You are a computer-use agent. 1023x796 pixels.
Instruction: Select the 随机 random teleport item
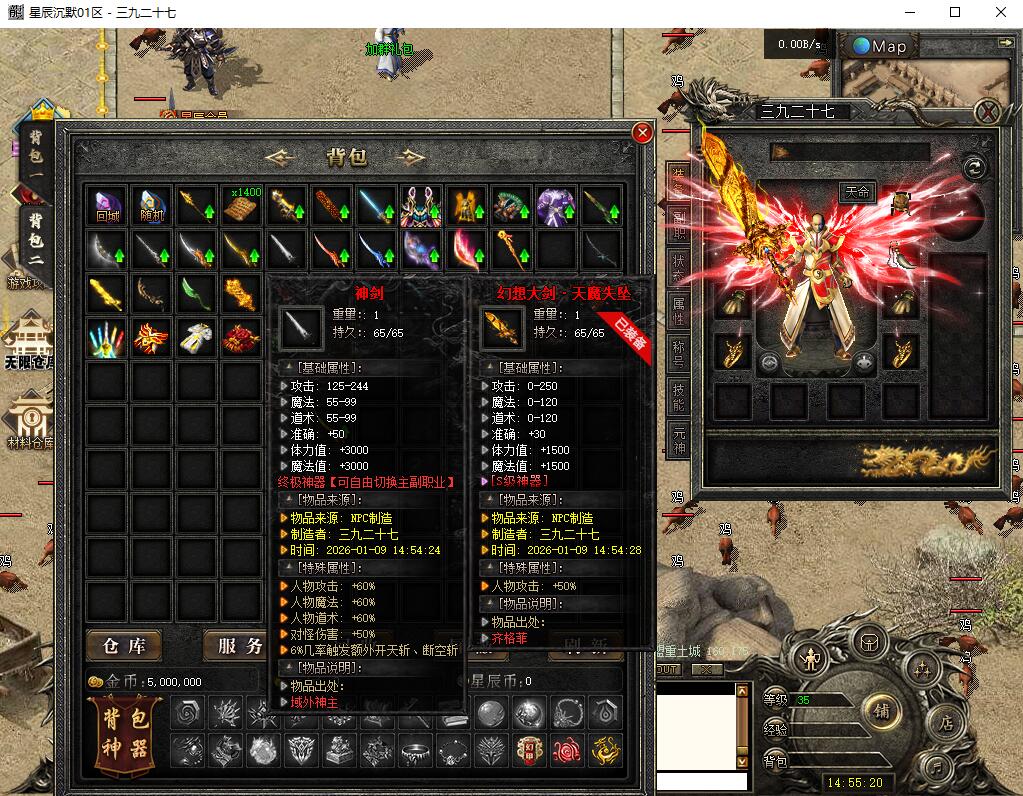(152, 205)
